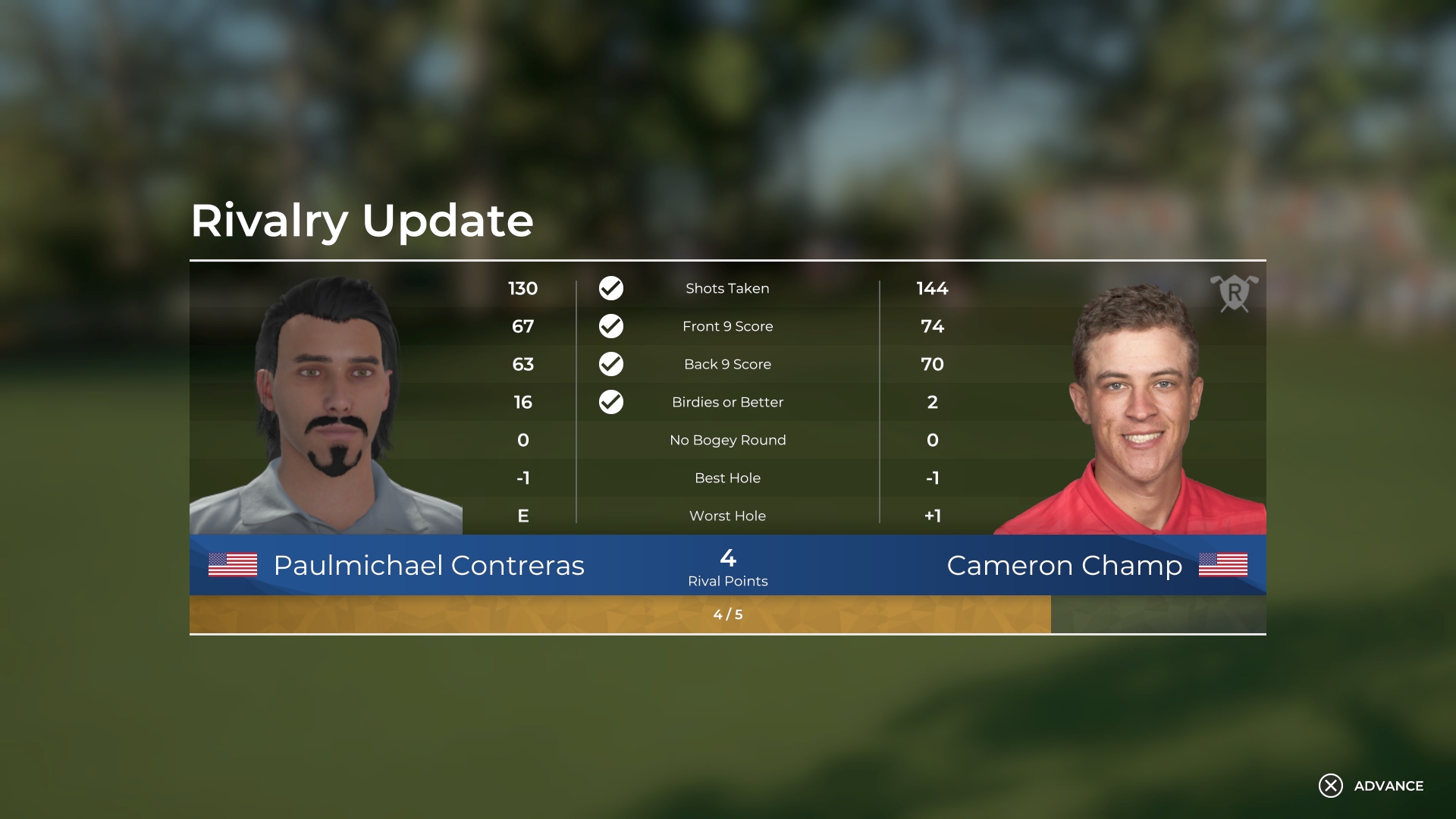The image size is (1456, 819).
Task: Click the X advance prompt icon
Action: tap(1330, 787)
